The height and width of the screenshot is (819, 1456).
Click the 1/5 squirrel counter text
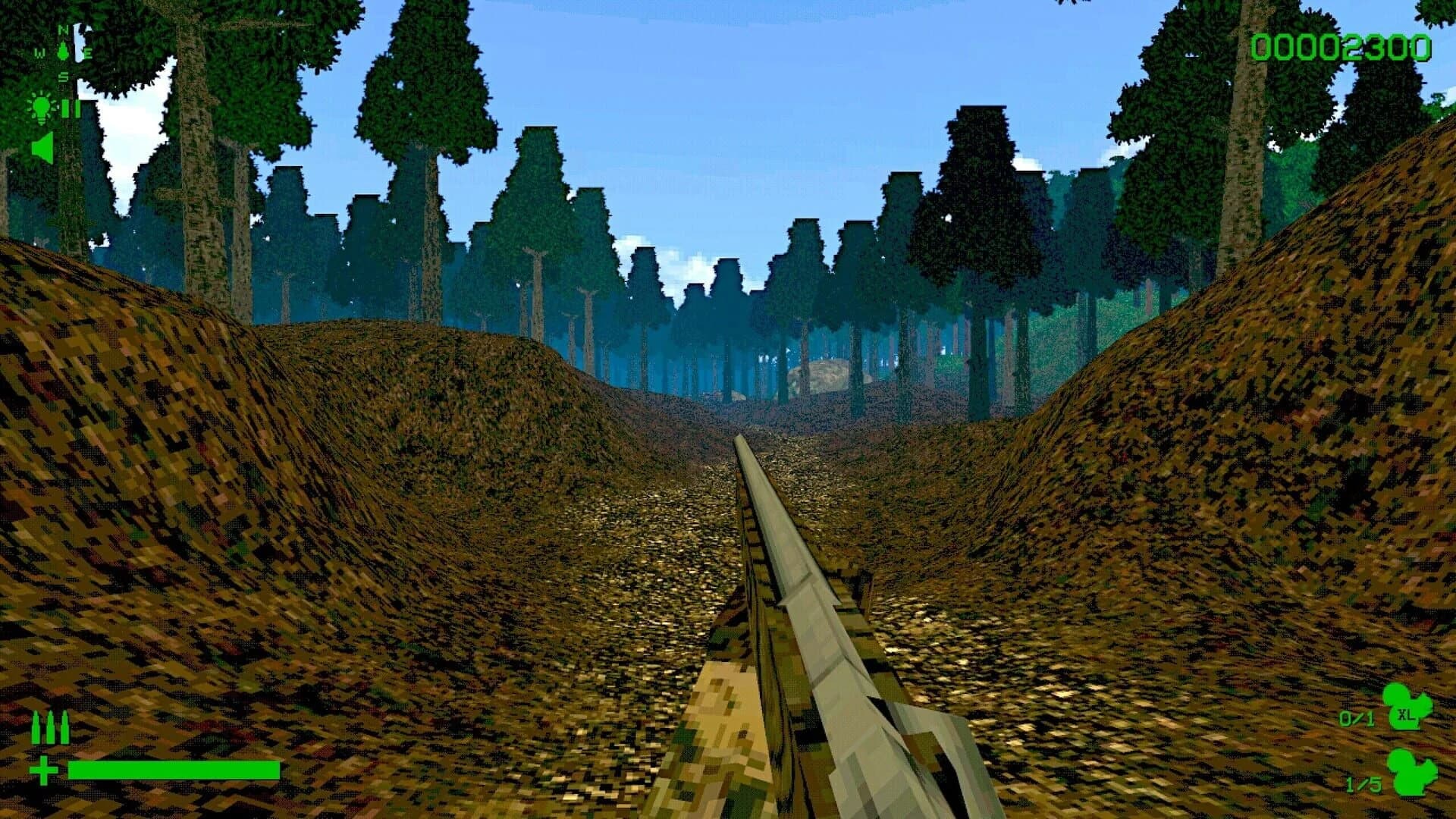click(1363, 783)
